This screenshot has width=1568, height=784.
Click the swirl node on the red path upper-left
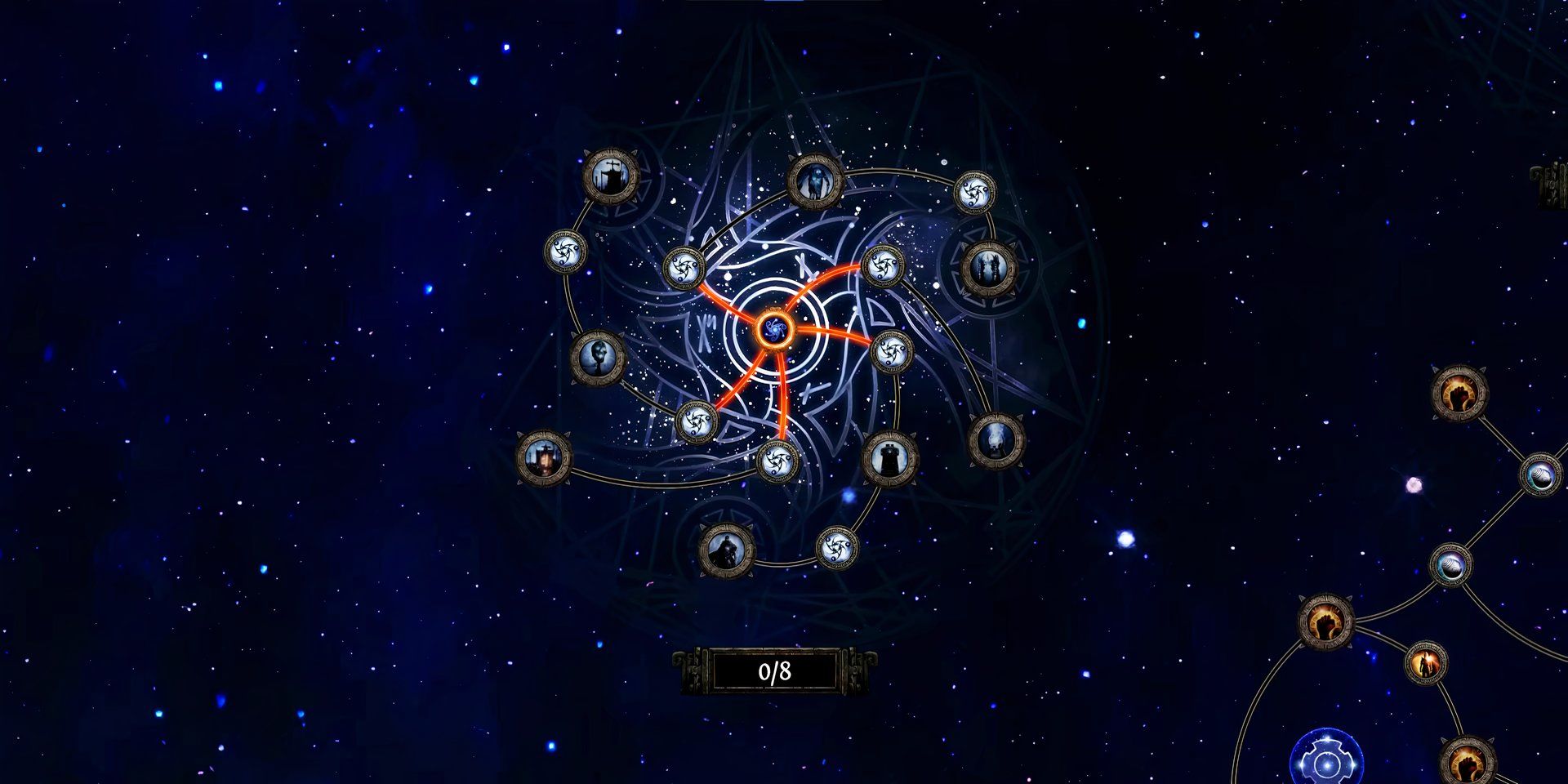coord(683,268)
